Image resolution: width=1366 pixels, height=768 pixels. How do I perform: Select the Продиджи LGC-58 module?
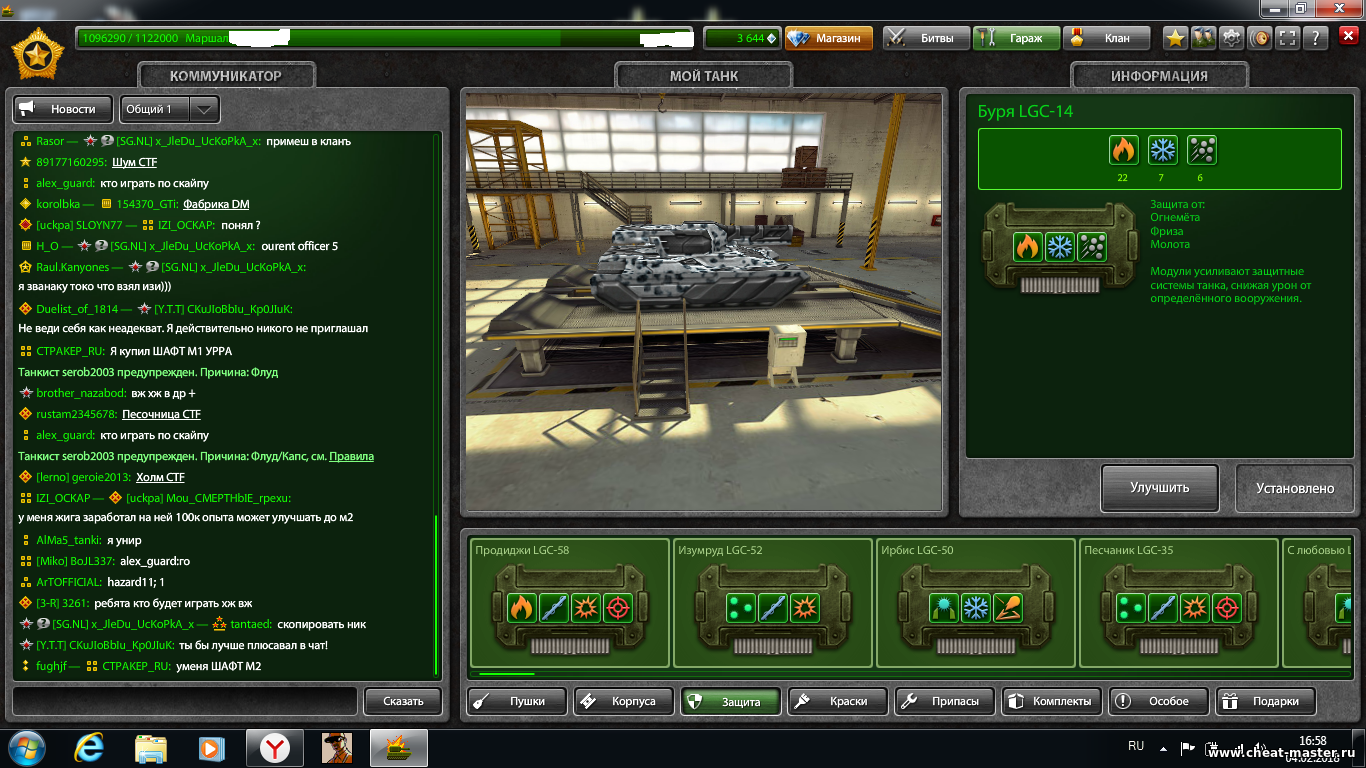pyautogui.click(x=570, y=604)
